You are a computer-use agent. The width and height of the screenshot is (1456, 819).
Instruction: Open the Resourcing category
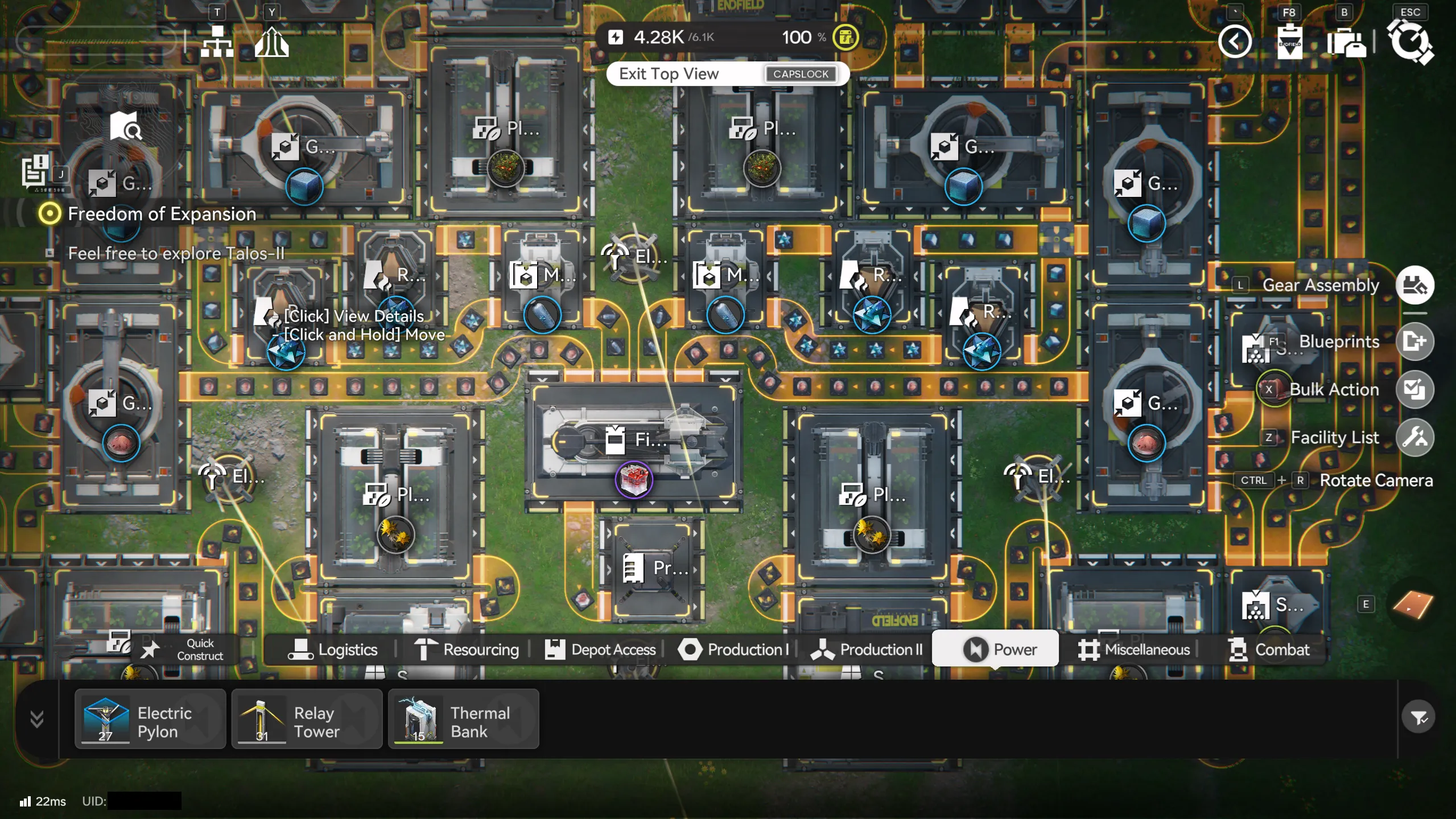pos(467,649)
